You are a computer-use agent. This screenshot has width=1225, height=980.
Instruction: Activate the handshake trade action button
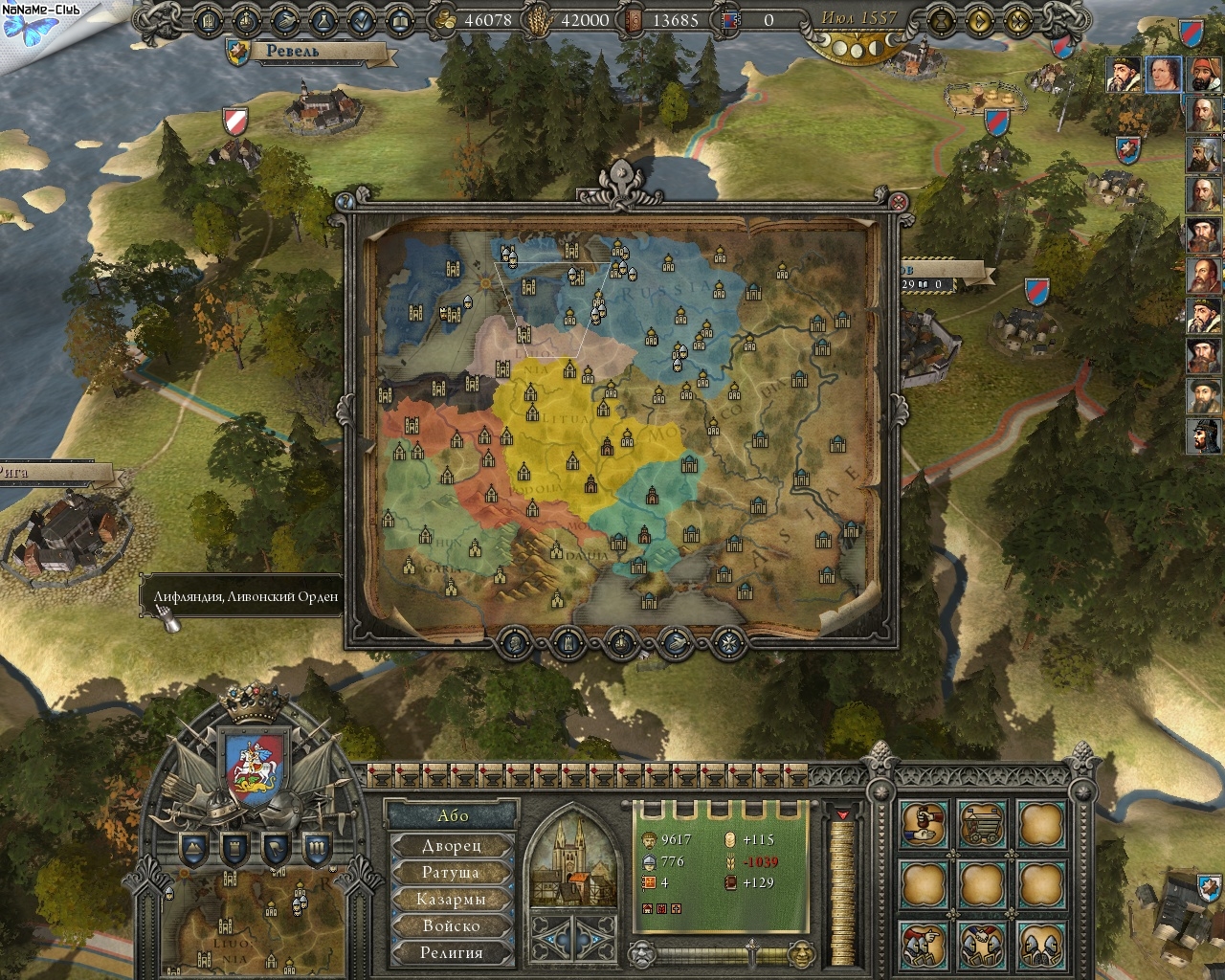pos(924,824)
